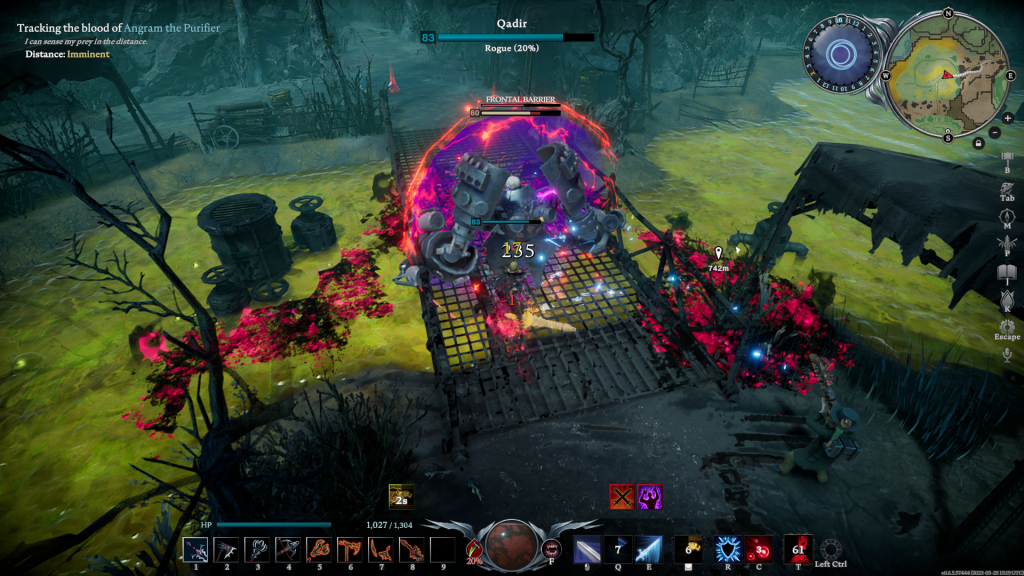Viewport: 1024px width, 576px height.
Task: Open the vampire powers flame icon
Action: [1007, 299]
